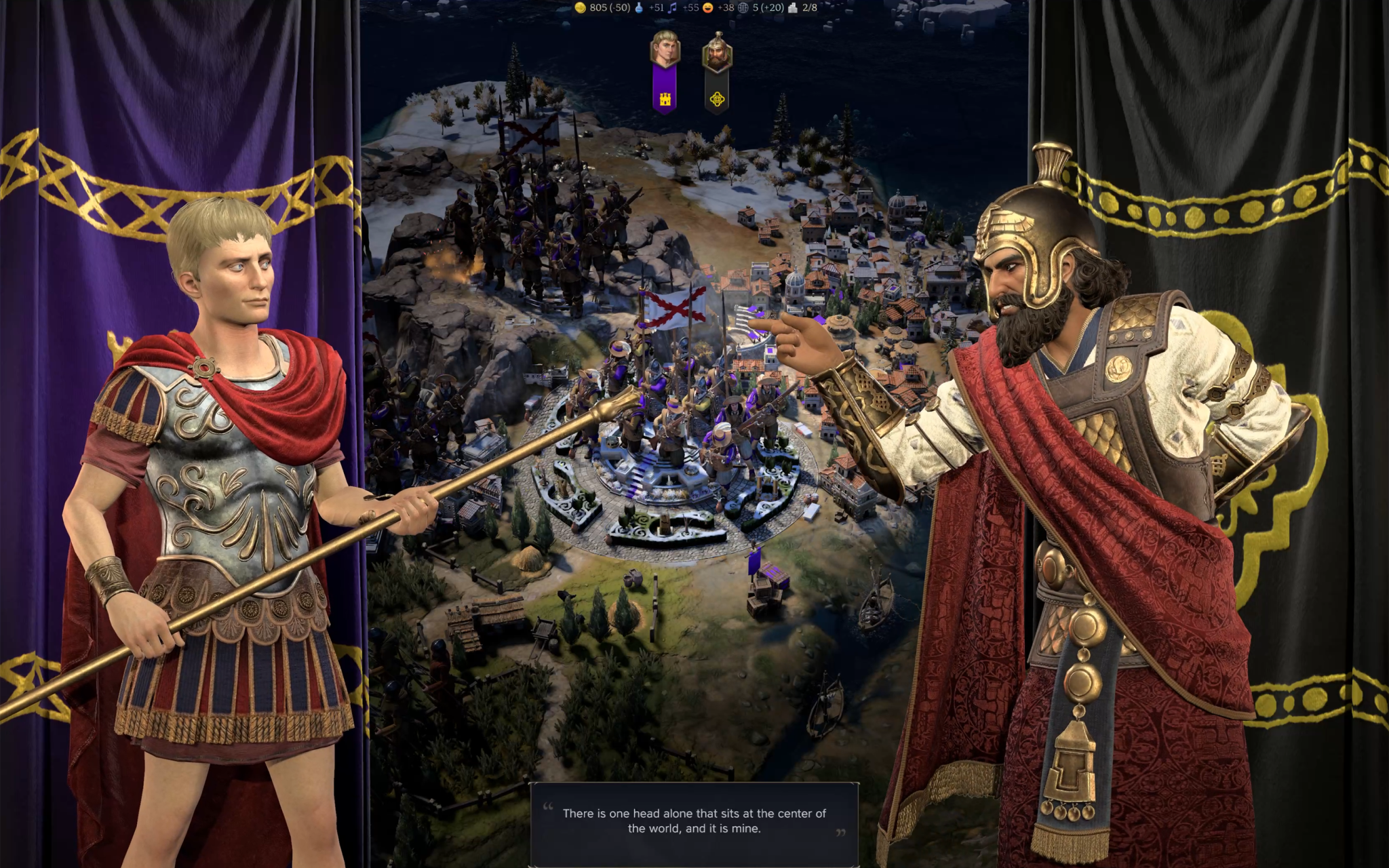Click the science flask icon showing +51
Viewport: 1389px width, 868px height.
click(x=639, y=9)
